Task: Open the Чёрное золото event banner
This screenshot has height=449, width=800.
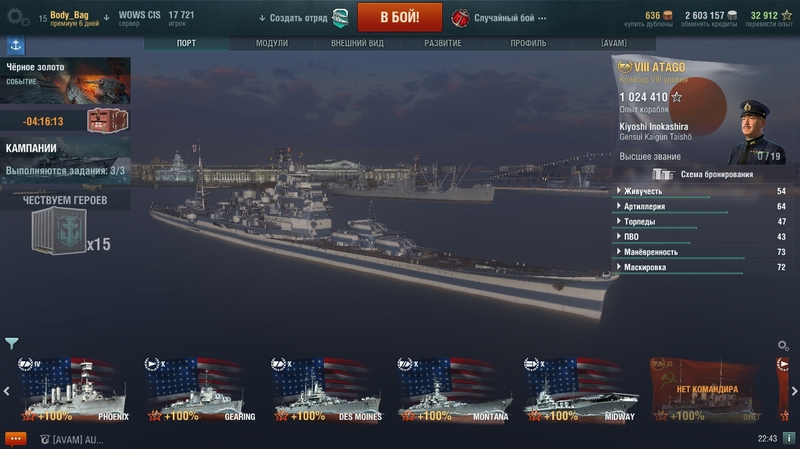Action: coord(65,80)
